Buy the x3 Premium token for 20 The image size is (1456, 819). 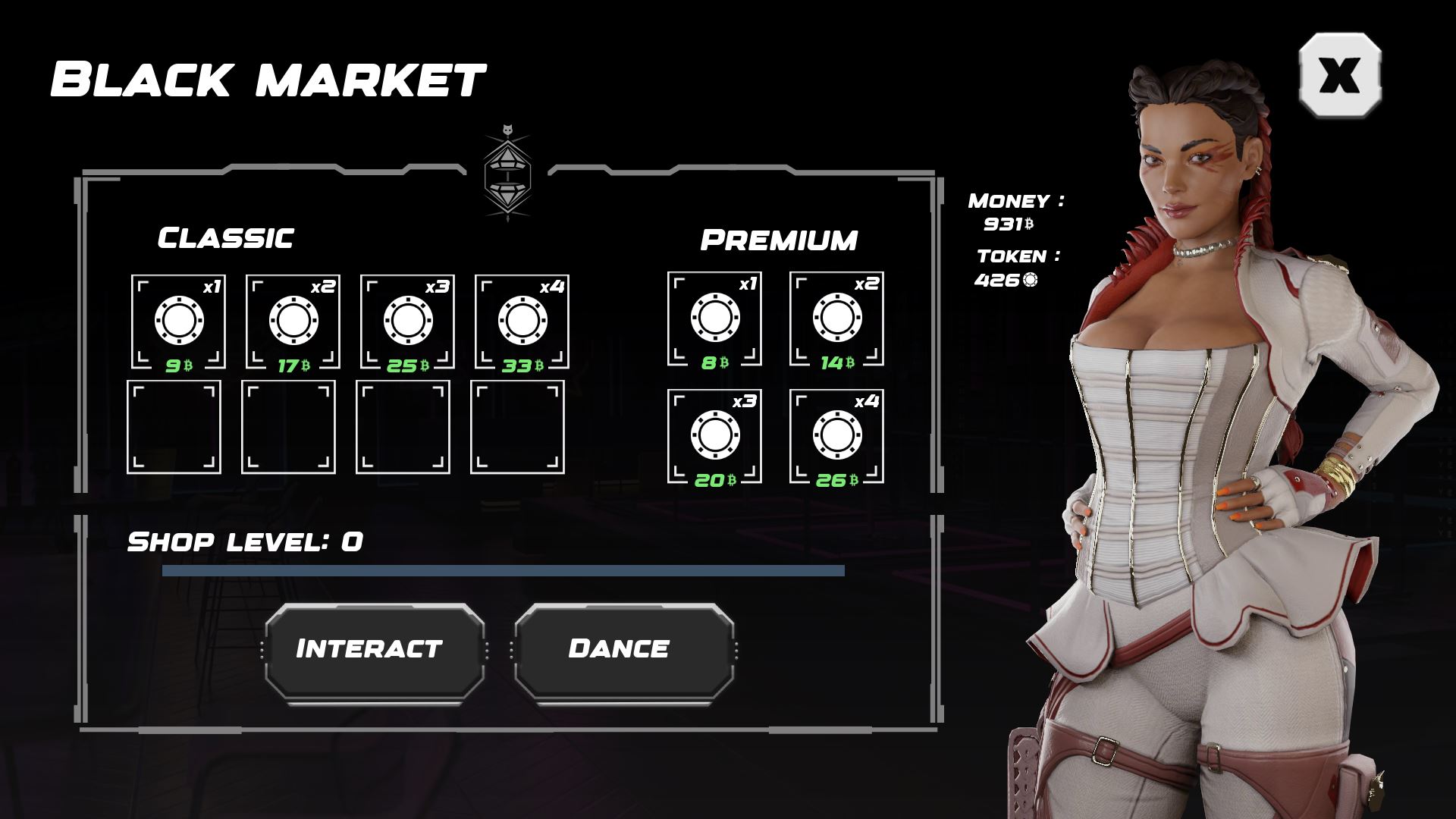[x=715, y=435]
